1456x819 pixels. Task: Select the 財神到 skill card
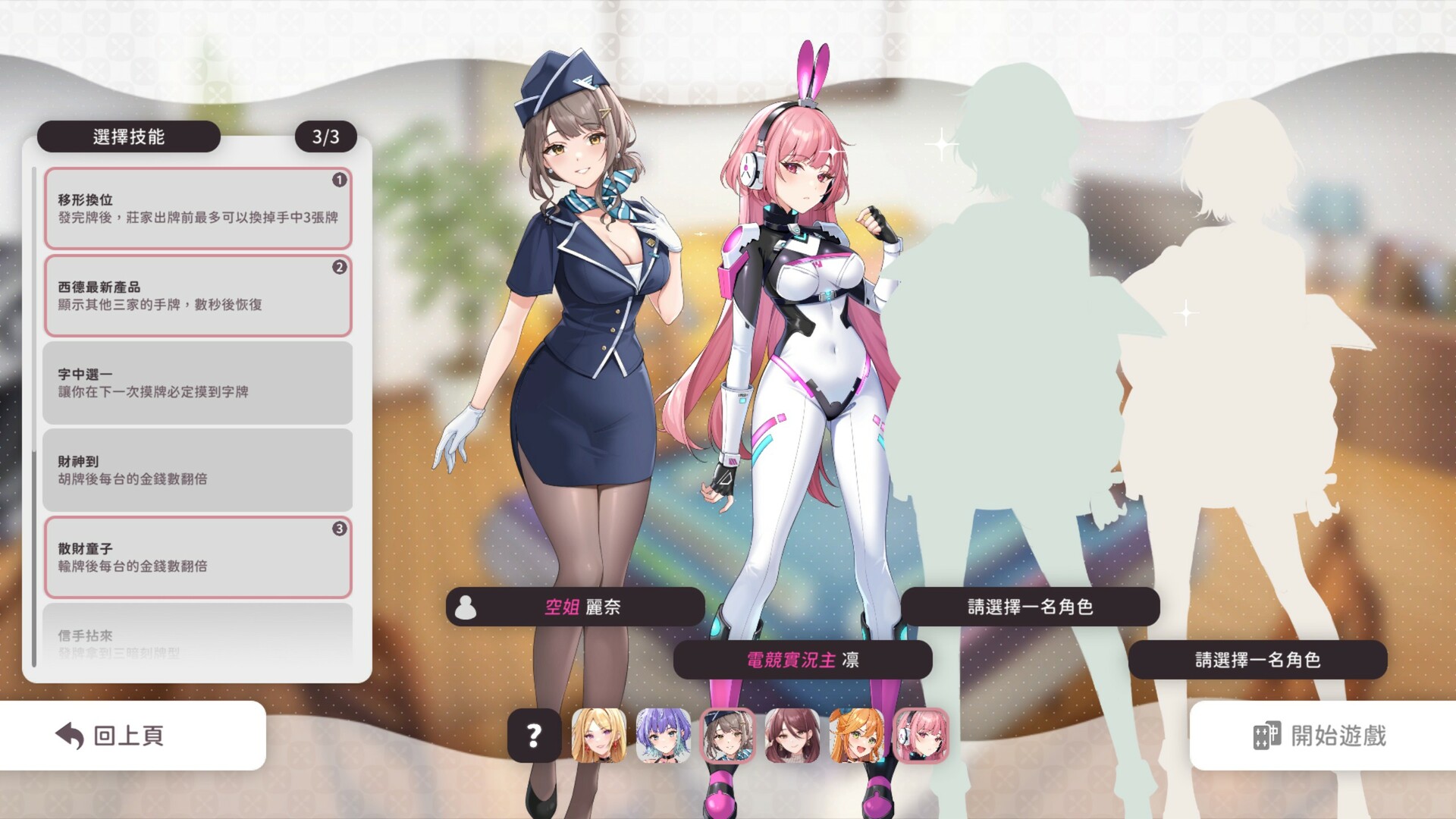(x=197, y=469)
